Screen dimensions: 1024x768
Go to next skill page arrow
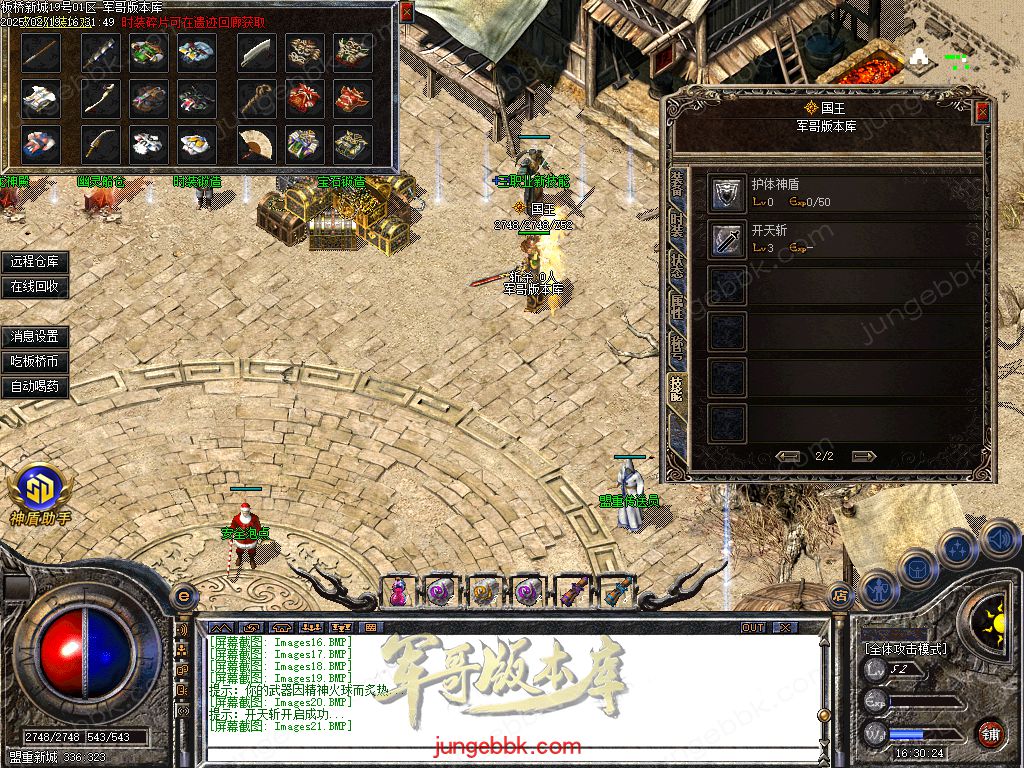pos(864,456)
